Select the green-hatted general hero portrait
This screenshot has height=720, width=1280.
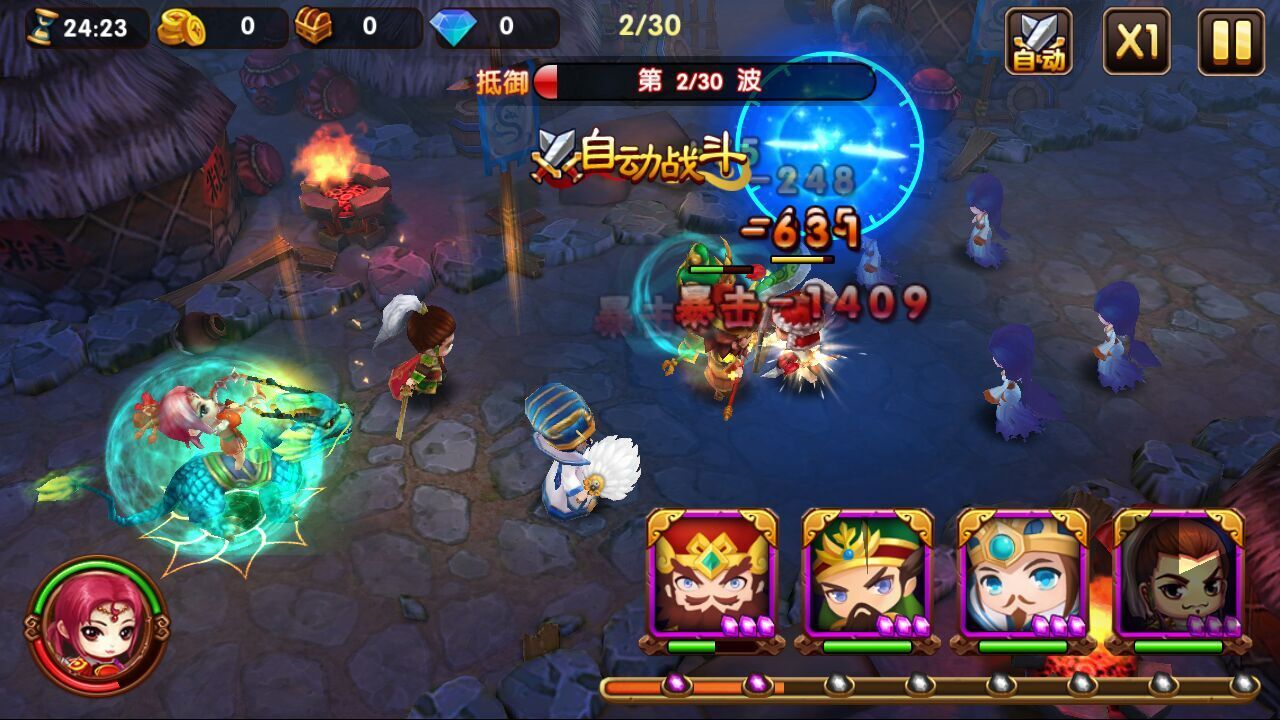pos(867,575)
